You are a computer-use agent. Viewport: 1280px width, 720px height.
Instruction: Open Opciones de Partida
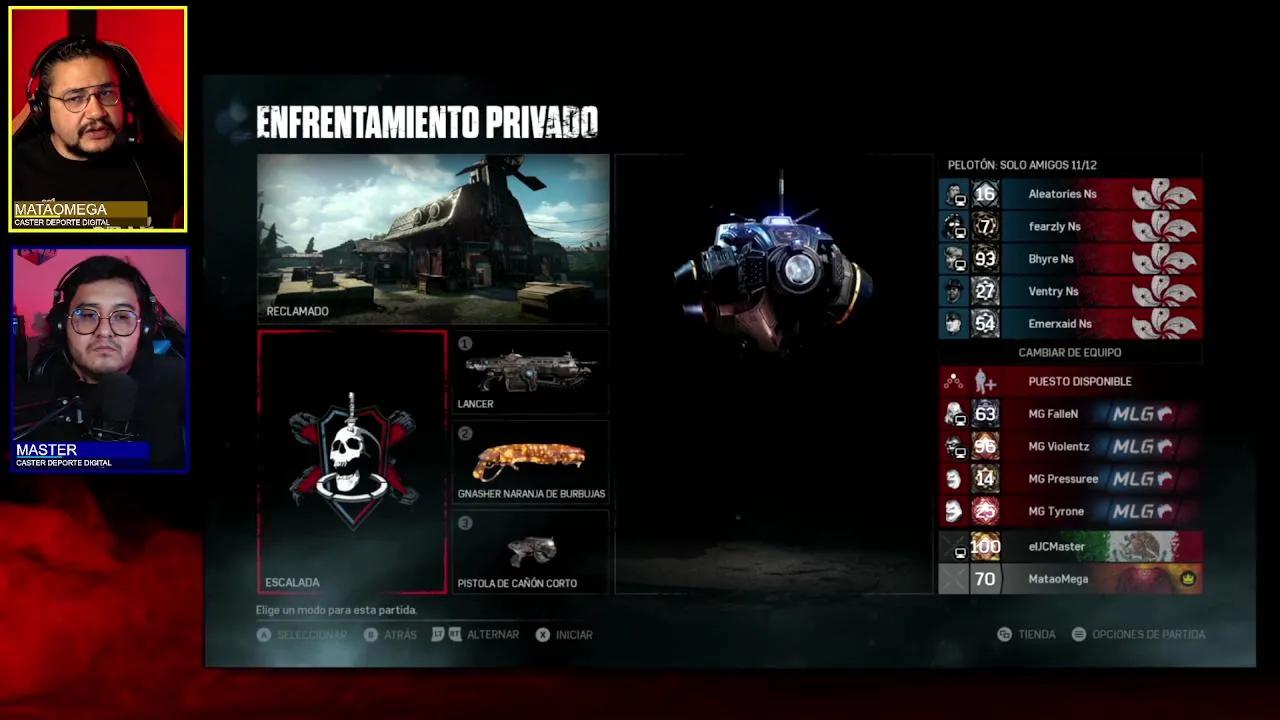pos(1139,634)
